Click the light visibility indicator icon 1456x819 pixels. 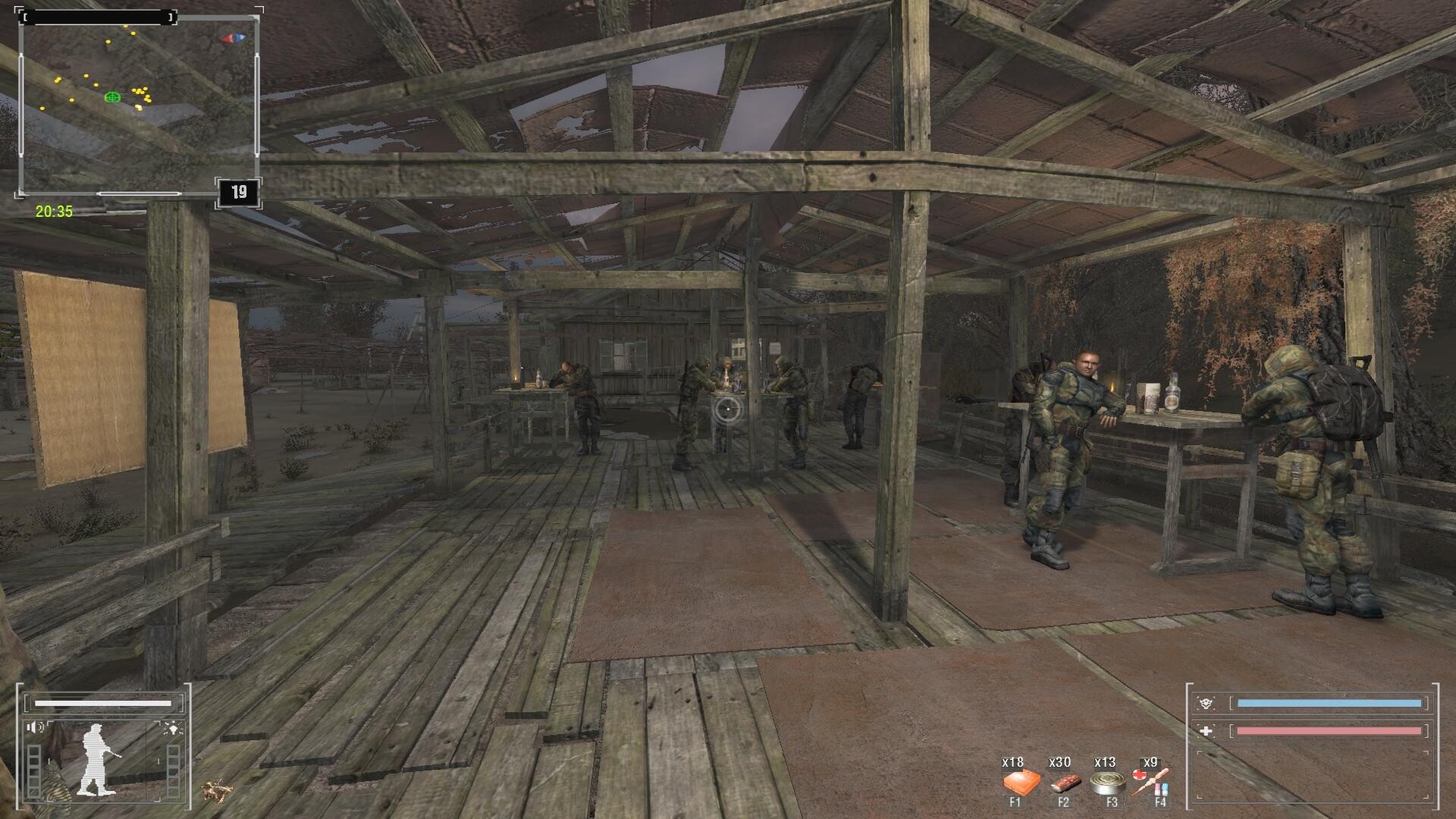click(173, 729)
